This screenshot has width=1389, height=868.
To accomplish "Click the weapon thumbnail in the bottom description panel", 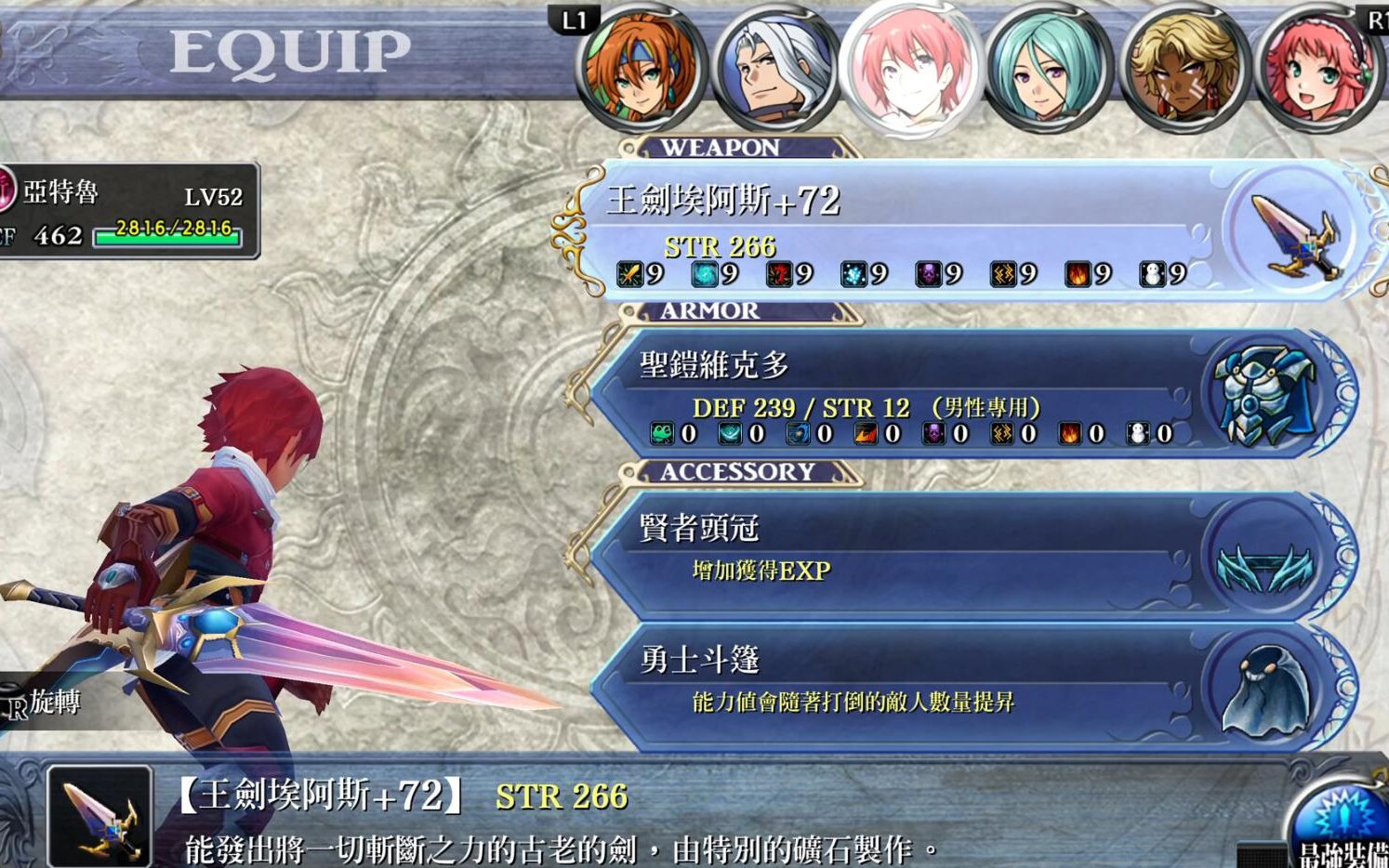I will pyautogui.click(x=98, y=818).
